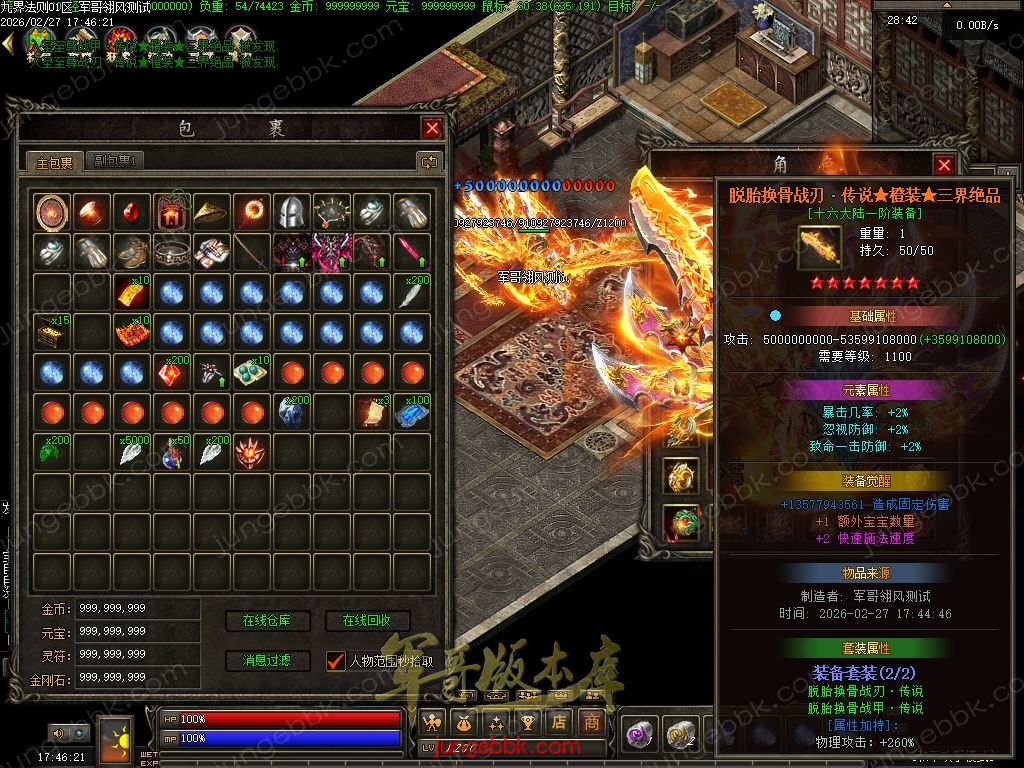Close the inventory bag window
This screenshot has height=768, width=1024.
click(432, 128)
